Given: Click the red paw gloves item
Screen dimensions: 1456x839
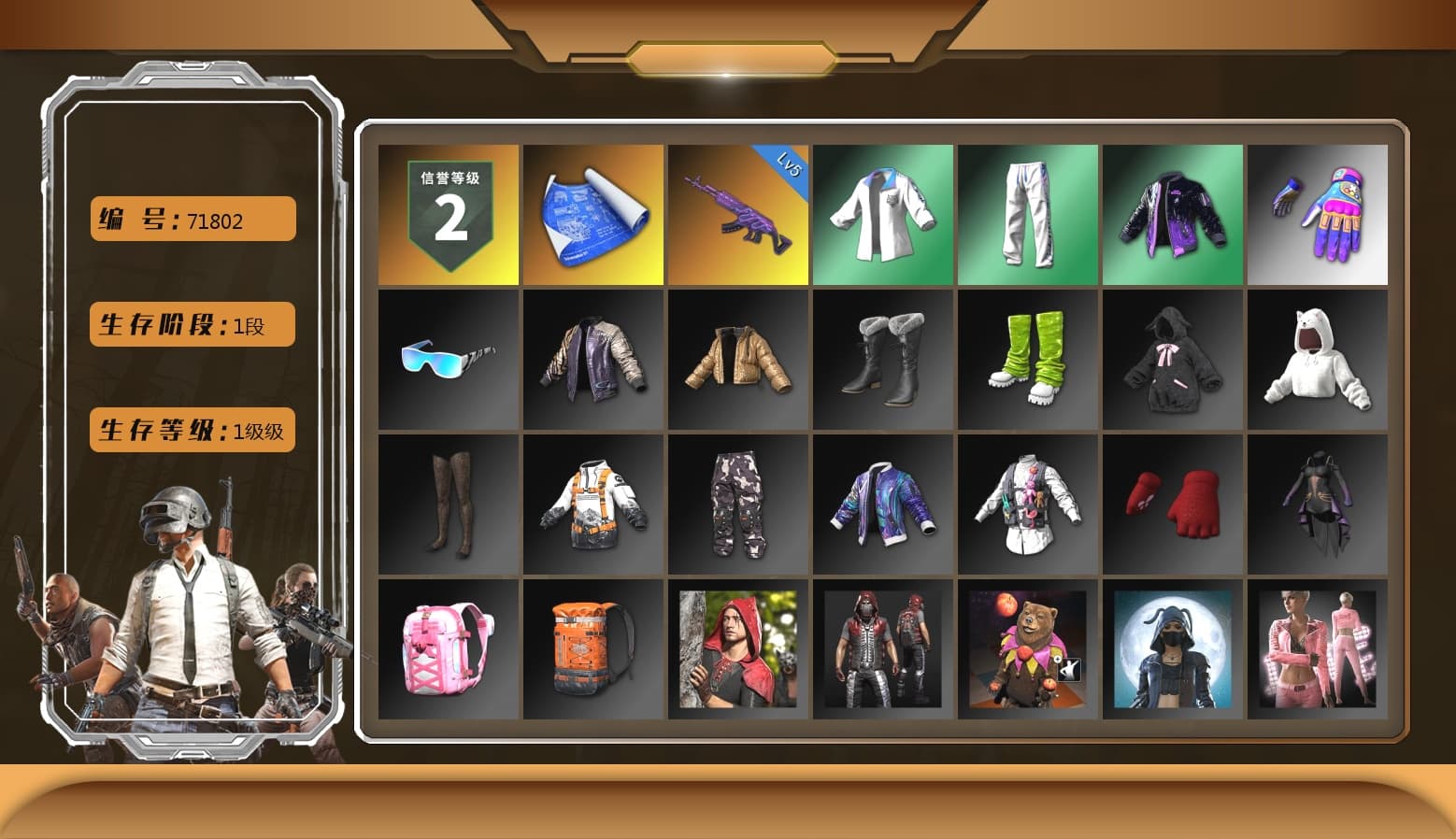Looking at the screenshot, I should (x=1172, y=505).
